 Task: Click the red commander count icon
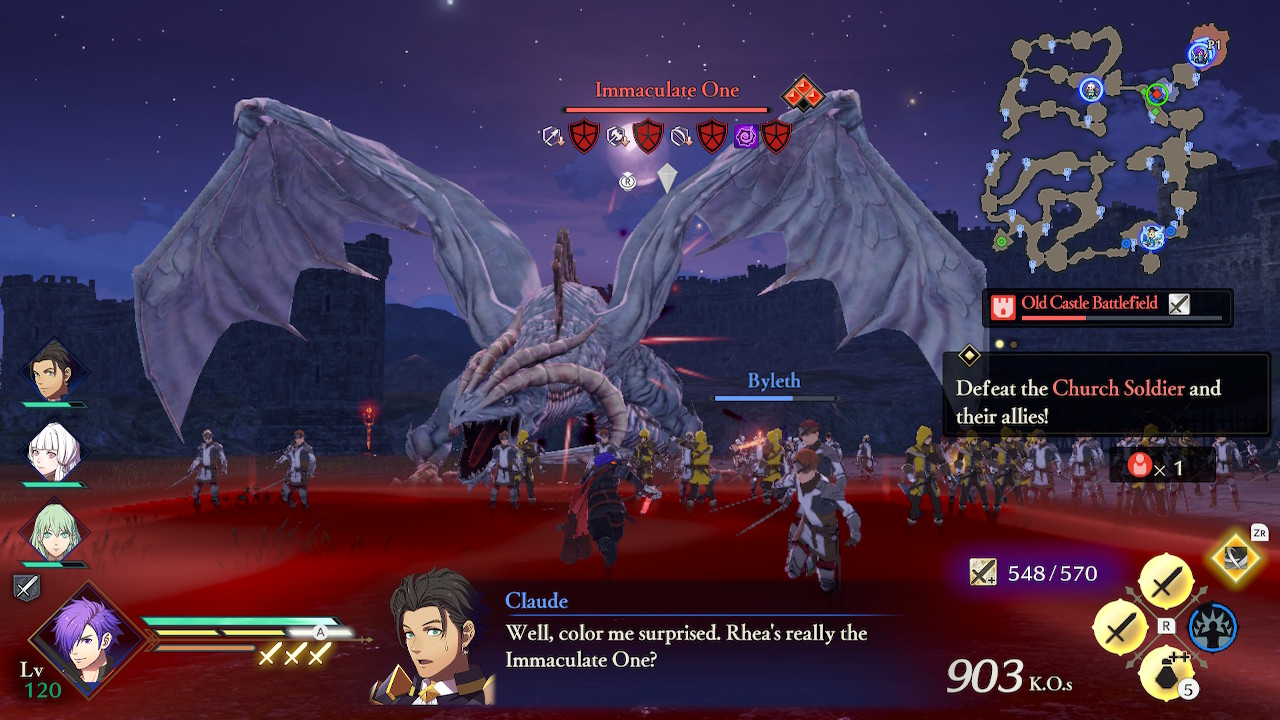coord(1138,465)
